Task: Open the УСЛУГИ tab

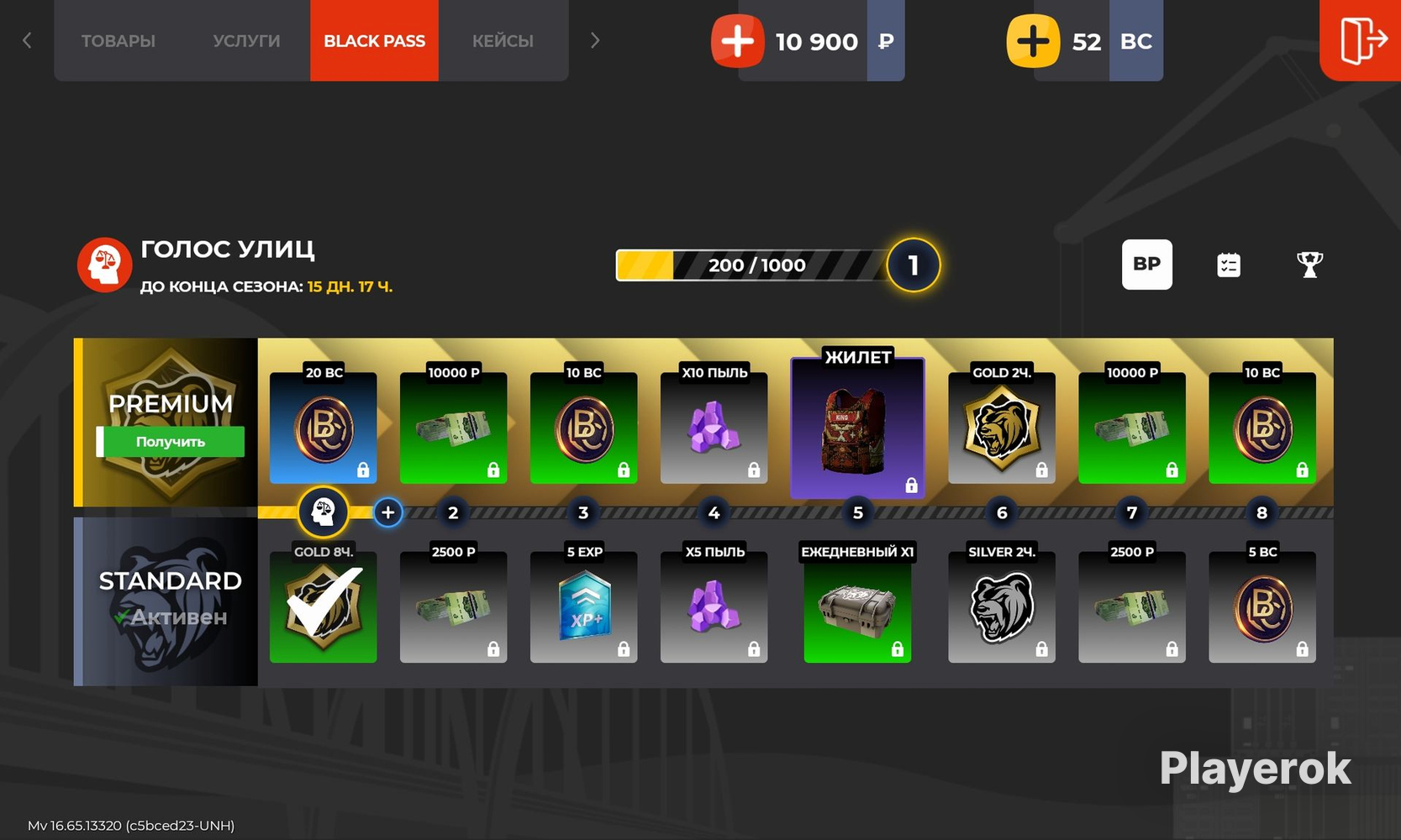Action: 246,41
